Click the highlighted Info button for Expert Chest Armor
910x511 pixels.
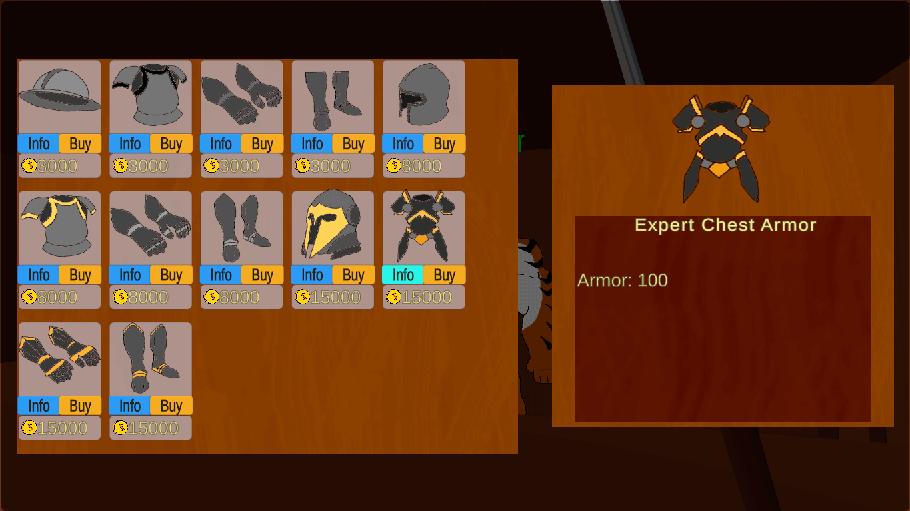coord(403,274)
